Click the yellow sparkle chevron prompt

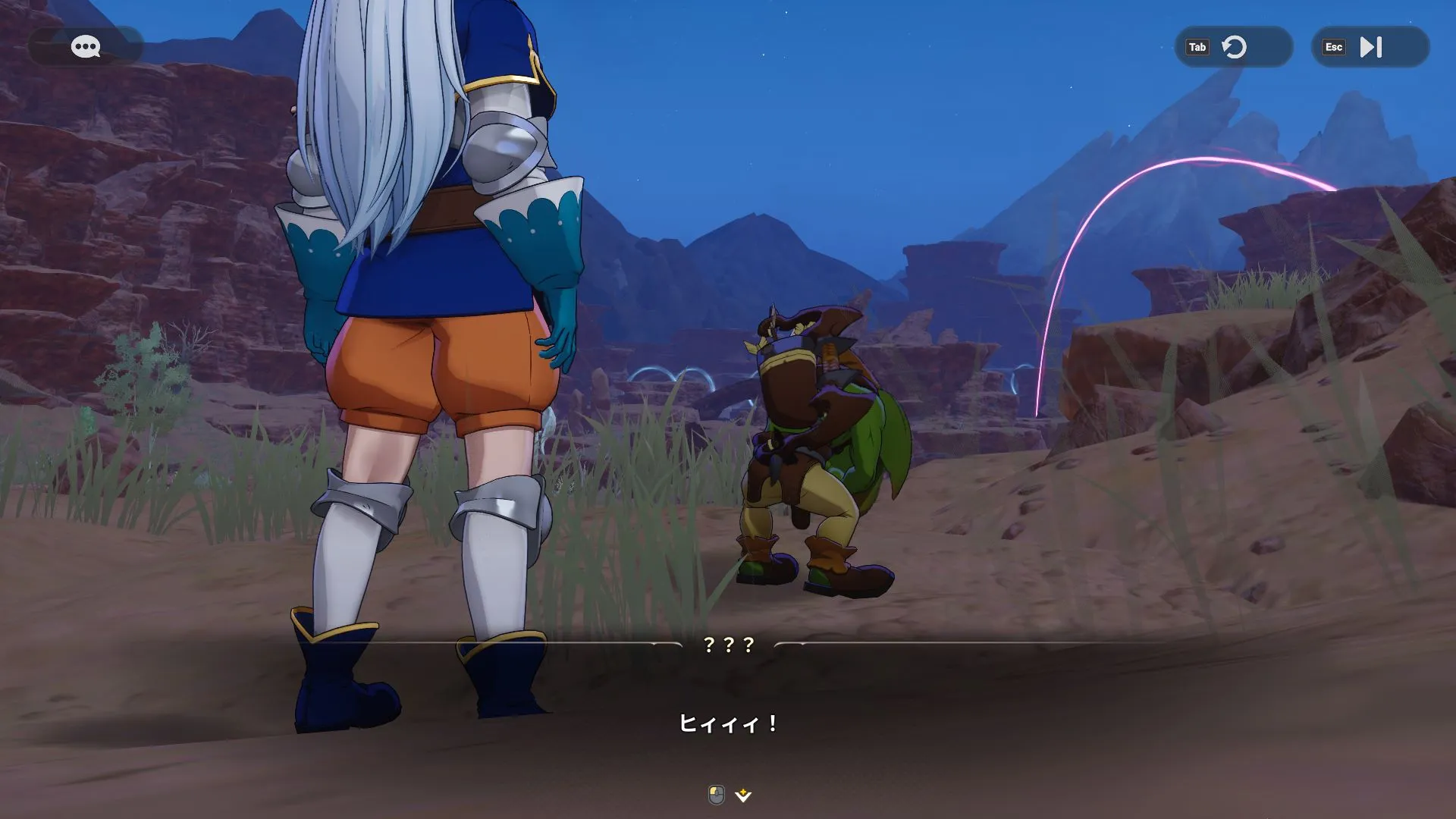coord(744,796)
